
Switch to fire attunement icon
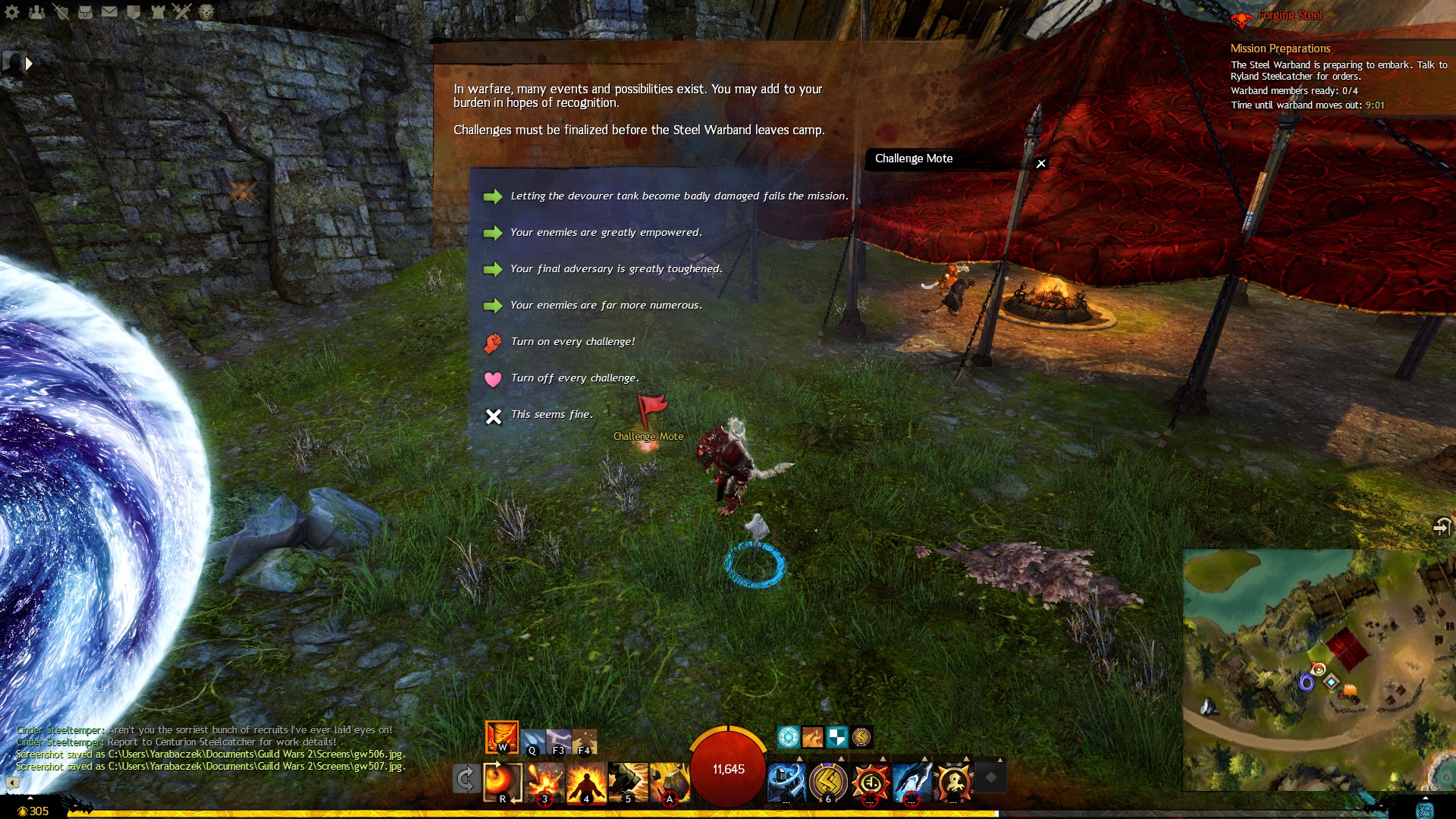501,736
